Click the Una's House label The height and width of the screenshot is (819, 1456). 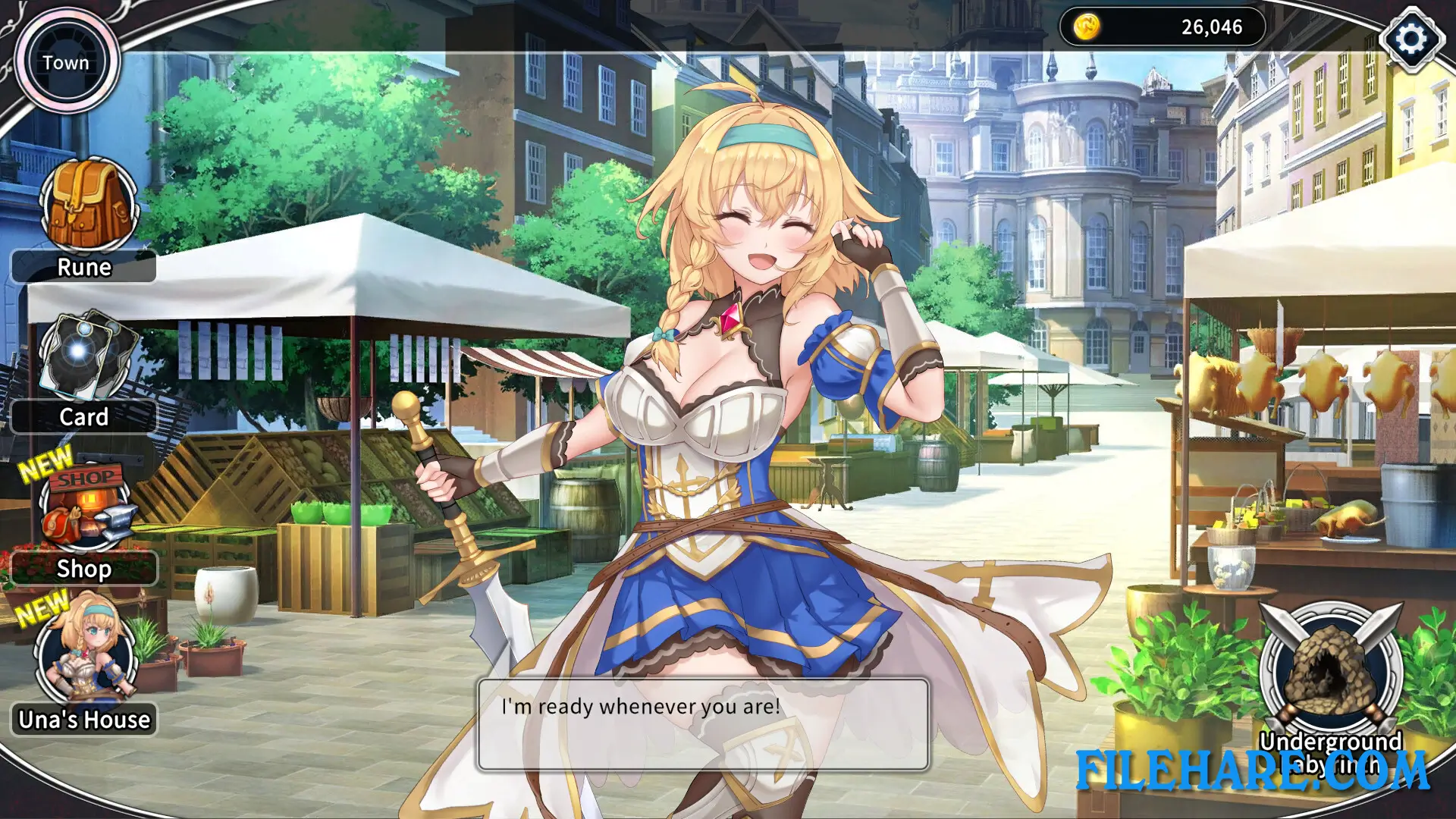point(83,720)
